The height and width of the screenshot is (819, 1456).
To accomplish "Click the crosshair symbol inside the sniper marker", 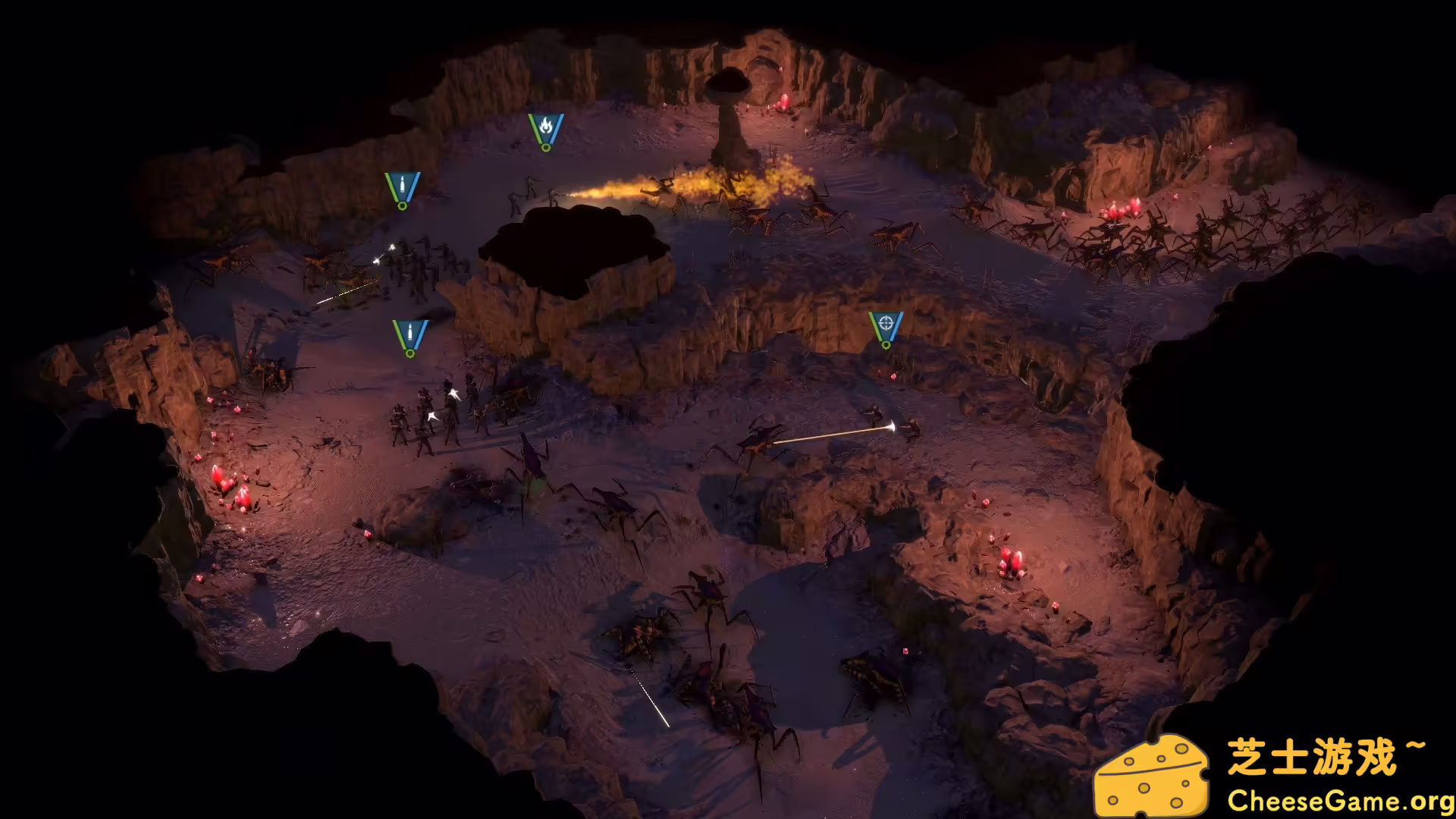I will (886, 322).
